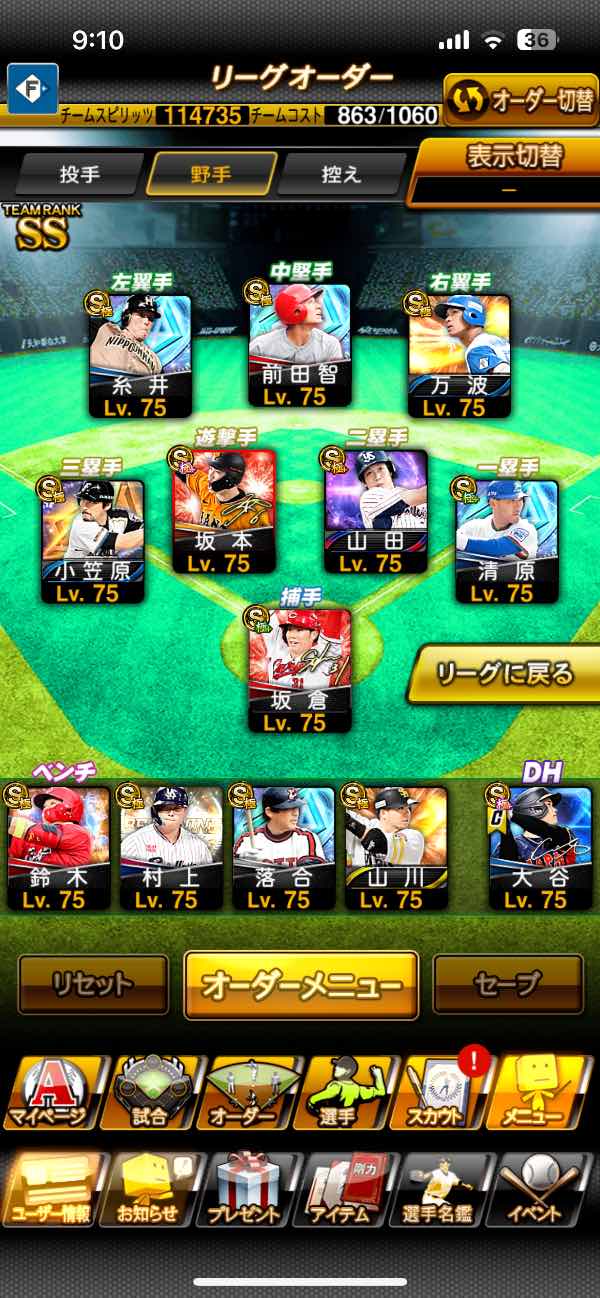Open the プレゼント gift box

[246, 1188]
